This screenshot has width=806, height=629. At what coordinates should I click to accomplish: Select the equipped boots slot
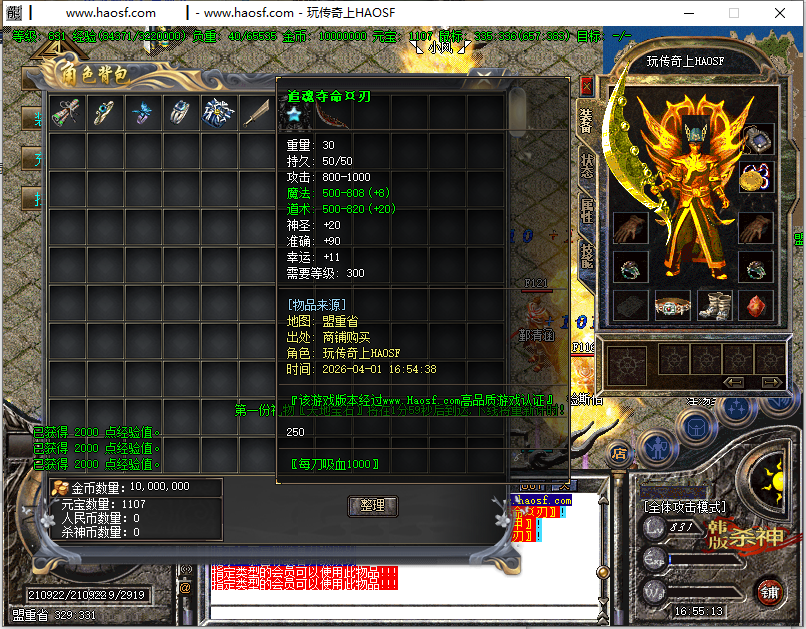[714, 305]
